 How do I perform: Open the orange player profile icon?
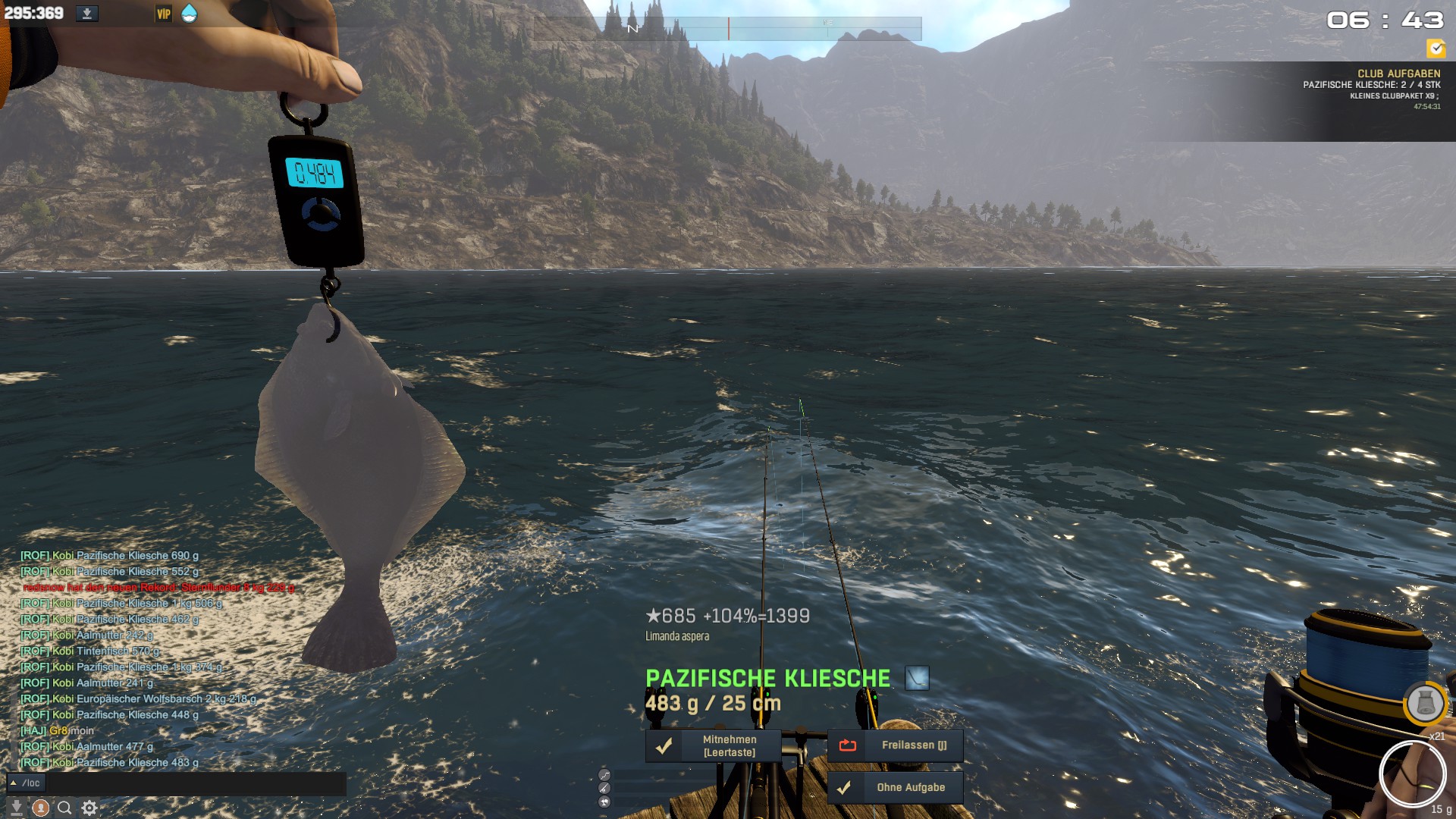click(x=41, y=808)
